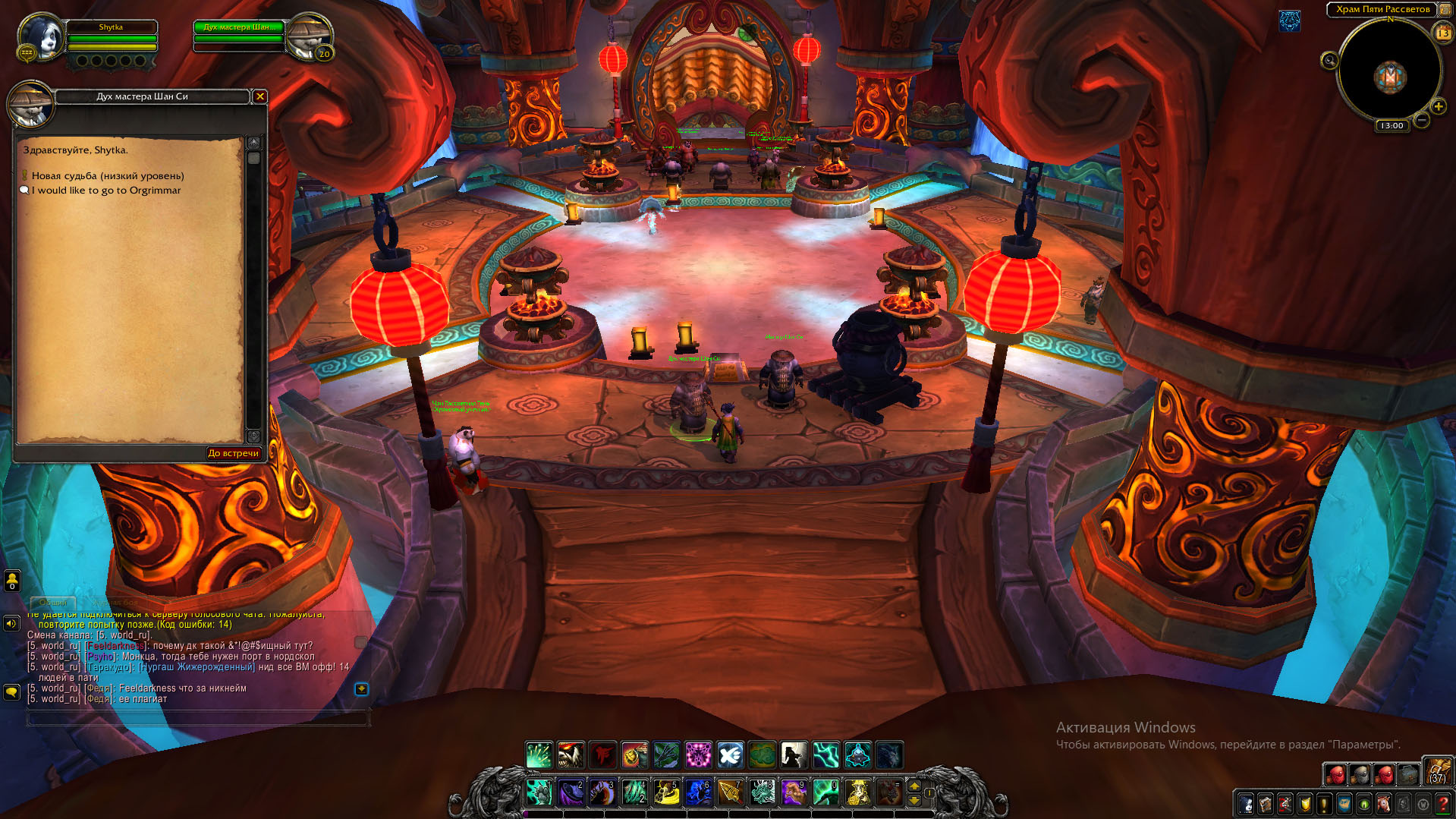The image size is (1456, 819).
Task: Choose "I would like to go to Orgrimmar"
Action: pos(106,191)
